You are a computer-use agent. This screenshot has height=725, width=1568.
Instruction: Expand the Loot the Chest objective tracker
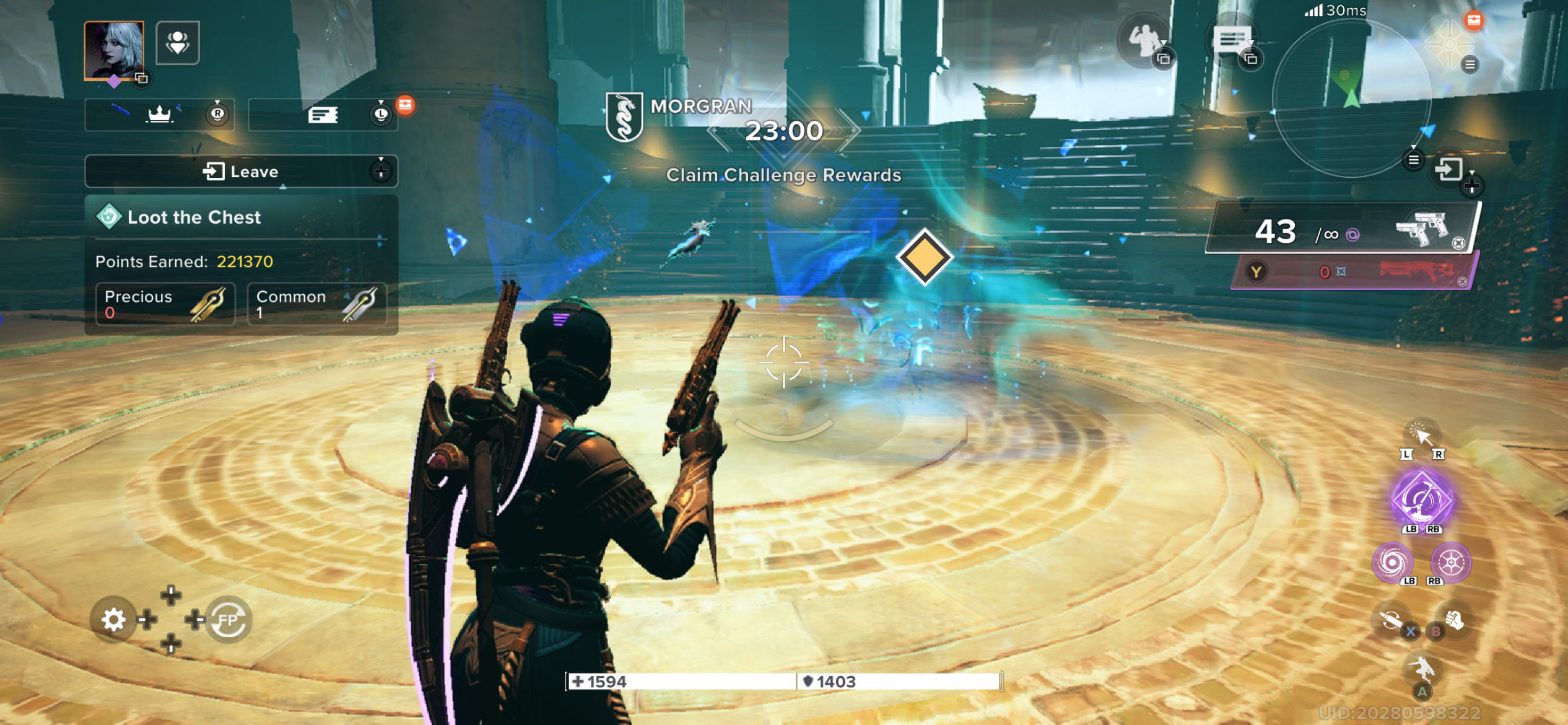(240, 217)
